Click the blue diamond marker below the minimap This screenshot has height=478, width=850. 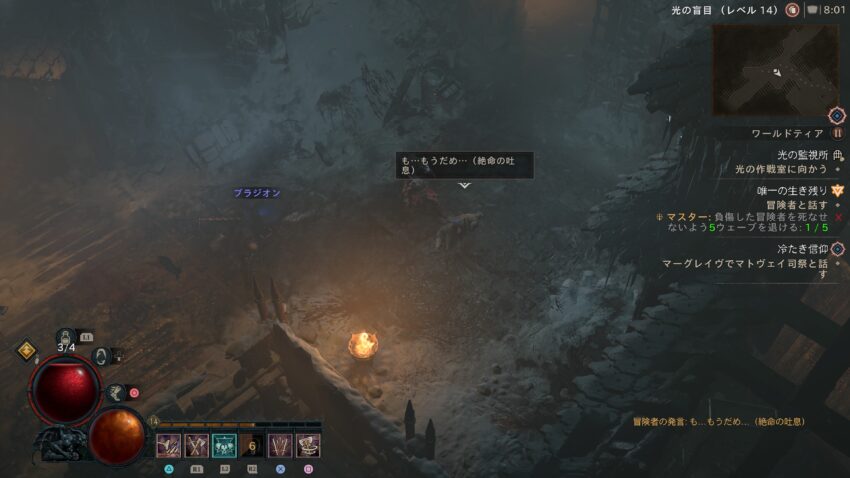coord(837,116)
